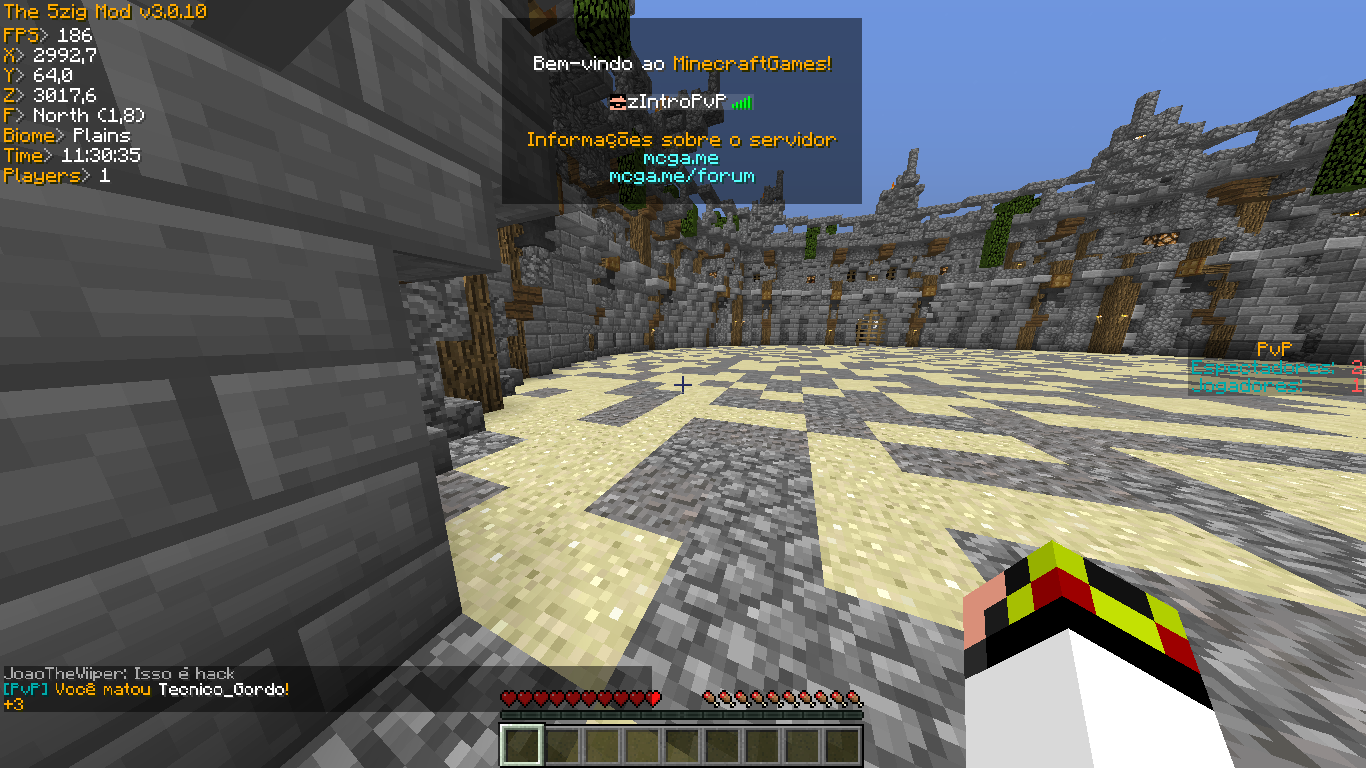Click the highlighted selected hotbar slot
This screenshot has height=768, width=1366.
[x=522, y=746]
